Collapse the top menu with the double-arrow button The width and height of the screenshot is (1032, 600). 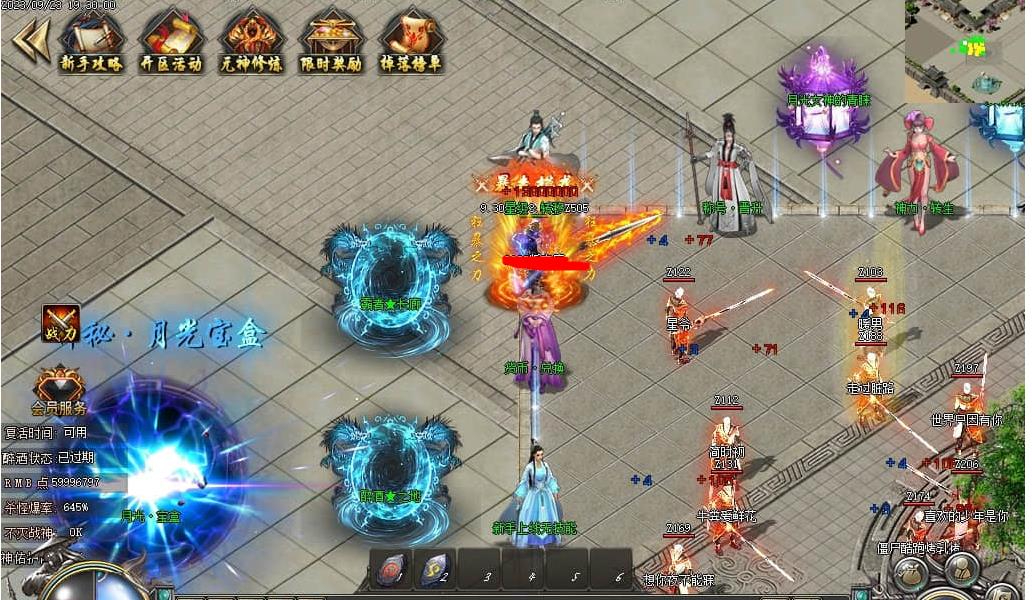[x=30, y=40]
